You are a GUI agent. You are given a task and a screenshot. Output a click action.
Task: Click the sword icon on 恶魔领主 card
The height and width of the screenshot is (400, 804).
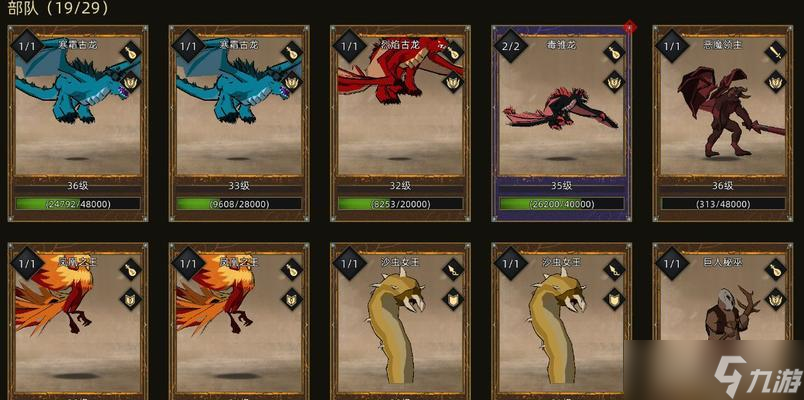tap(776, 52)
